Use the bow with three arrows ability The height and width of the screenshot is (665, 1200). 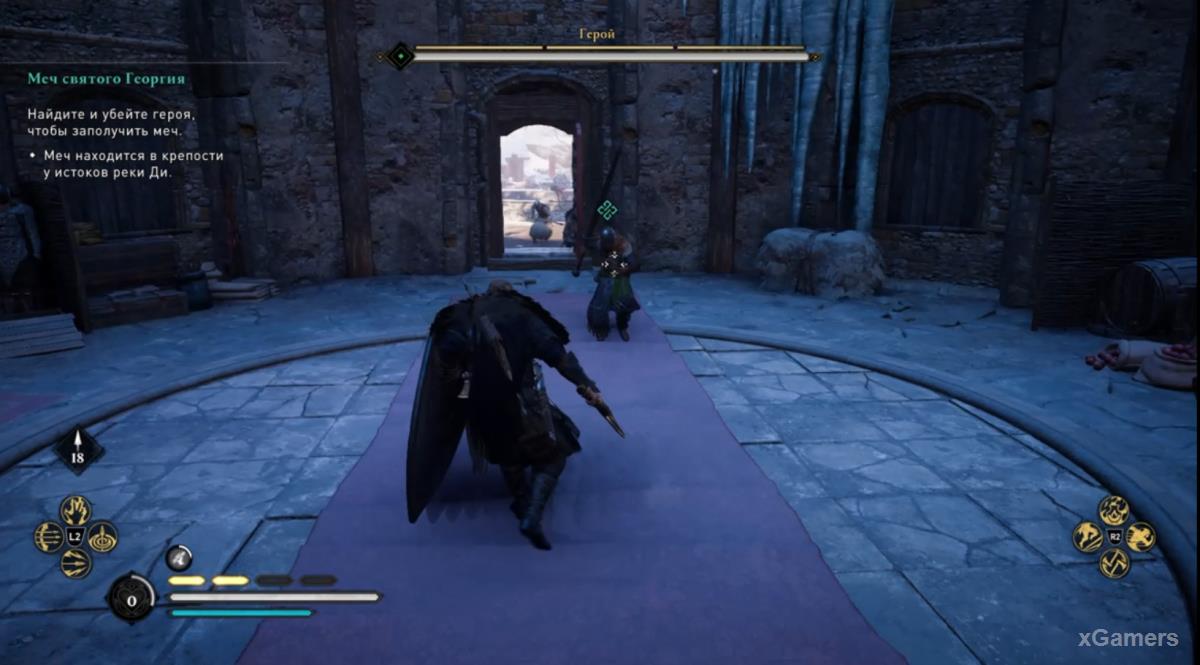point(49,537)
